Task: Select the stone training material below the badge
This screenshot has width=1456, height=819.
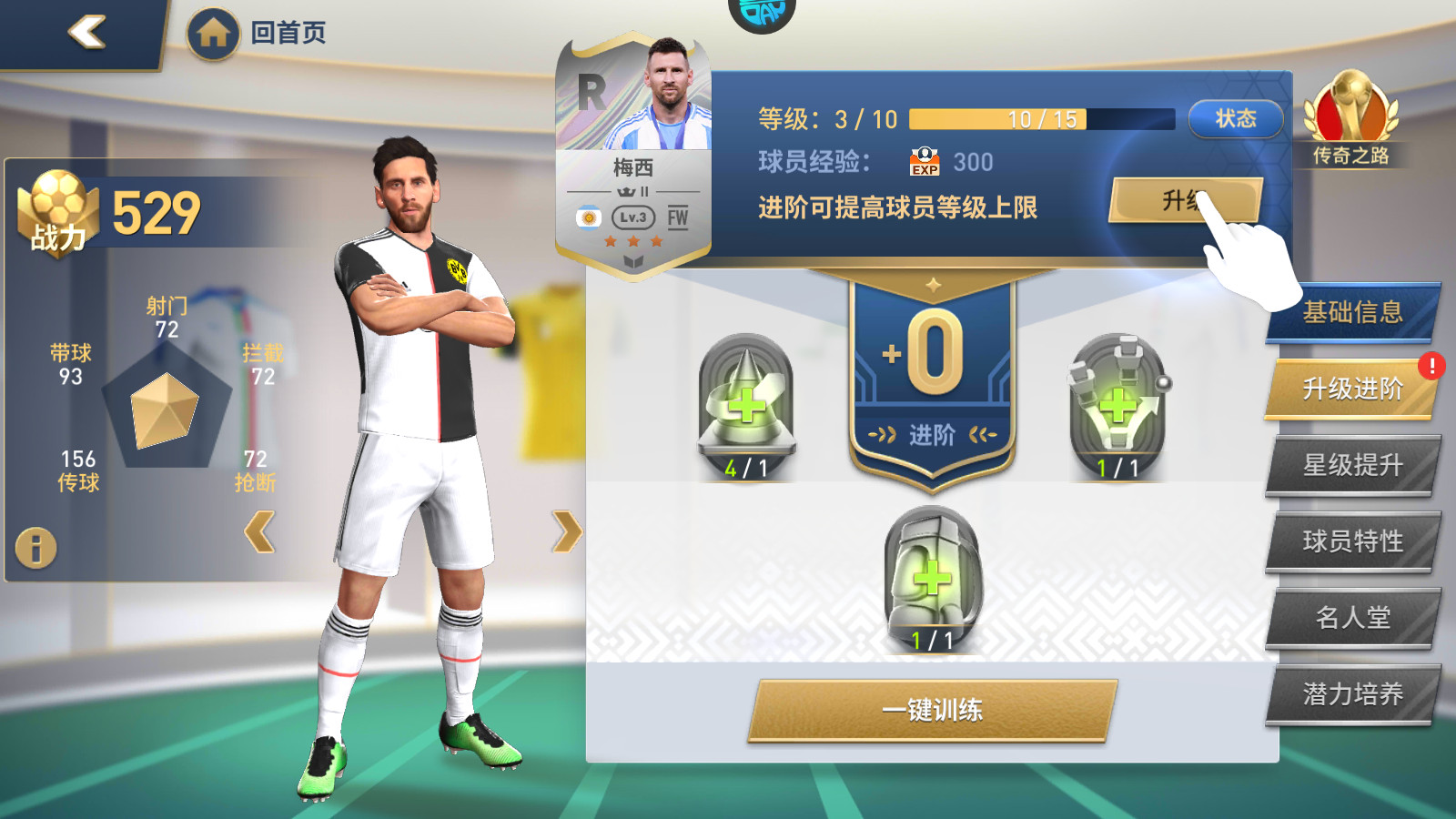Action: point(930,575)
